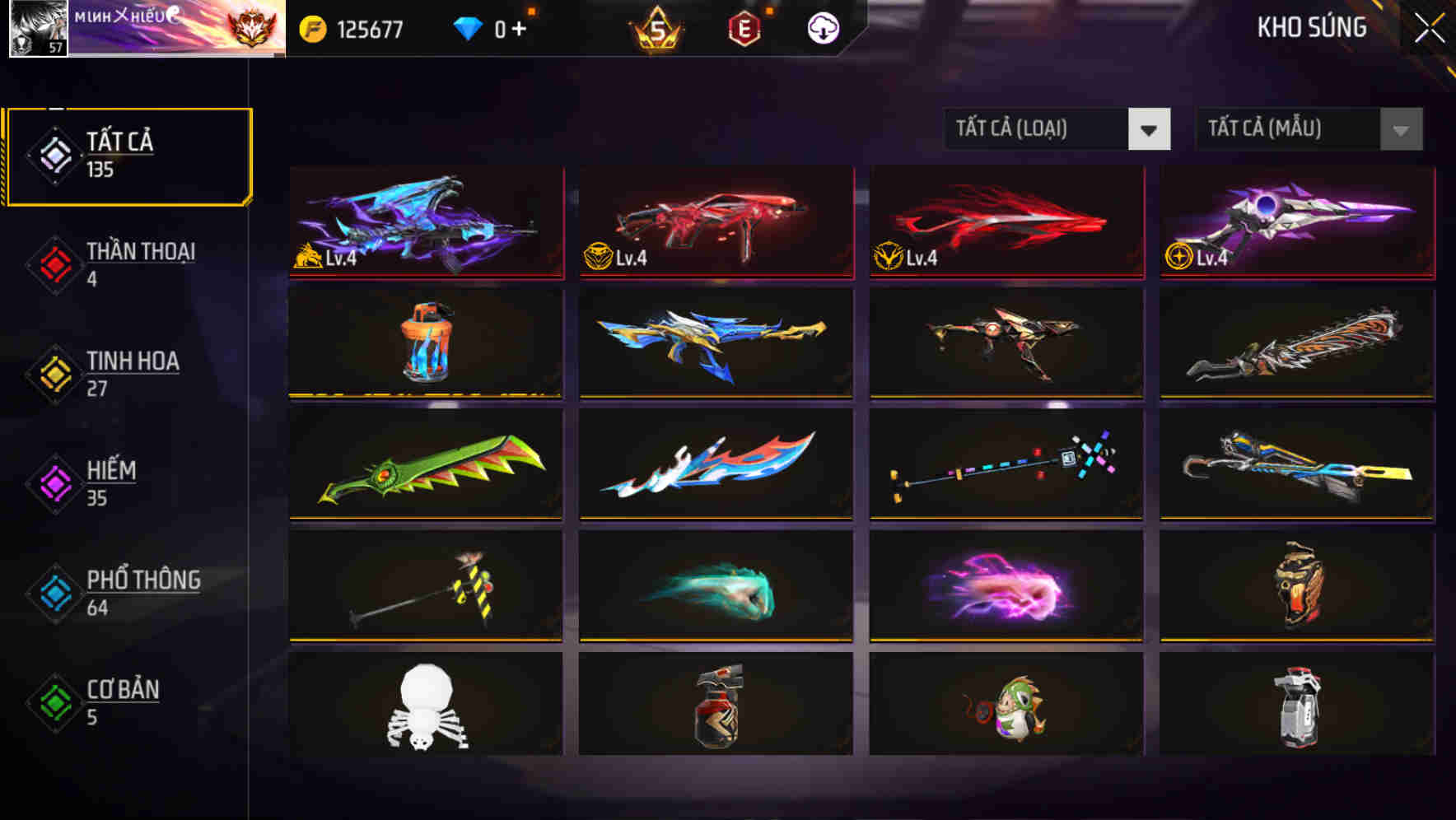This screenshot has height=820, width=1456.
Task: Expand the TẤT CẢ (LOẠI) dropdown arrow
Action: click(x=1150, y=129)
